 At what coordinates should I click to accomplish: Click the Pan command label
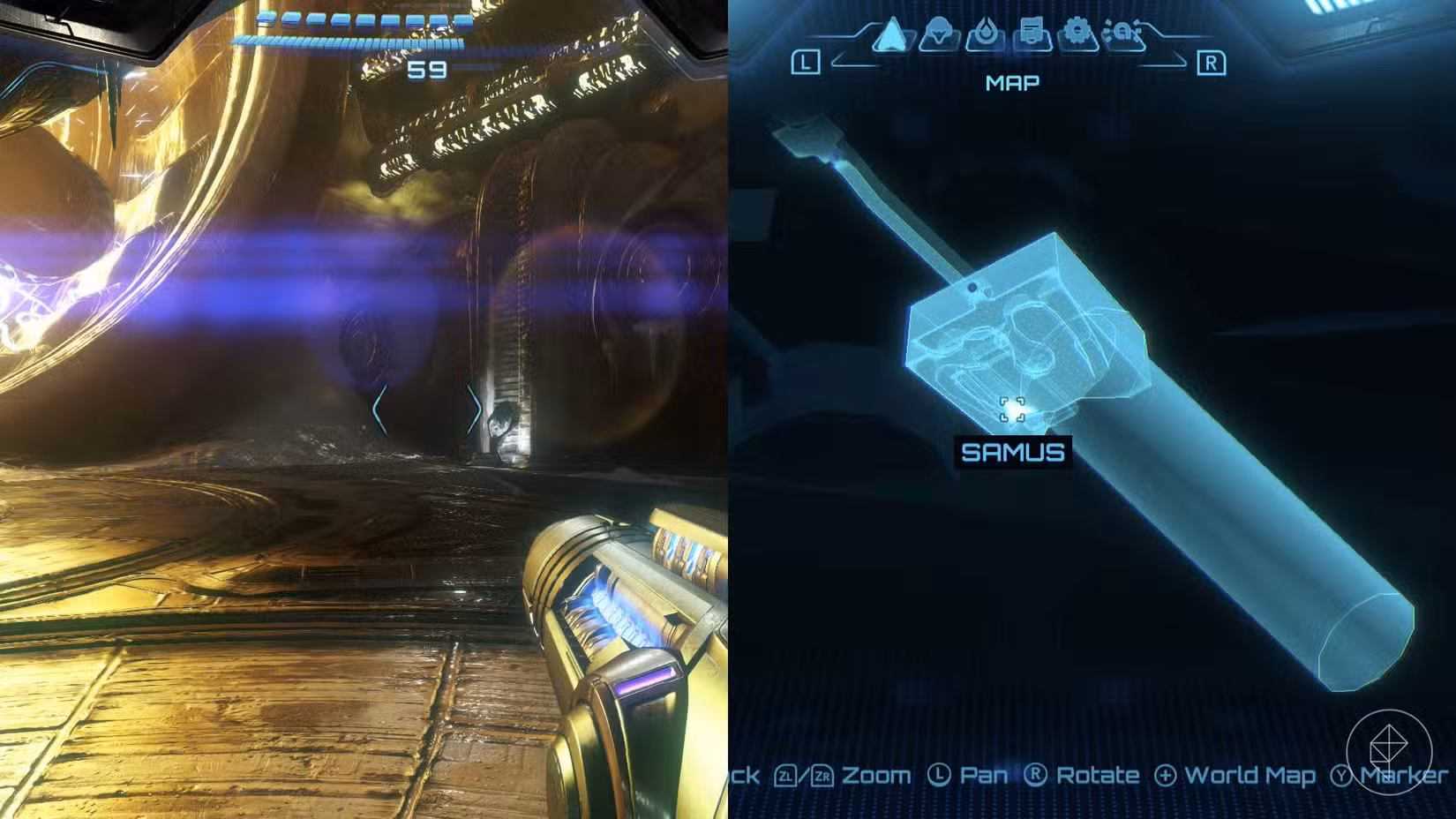point(983,775)
